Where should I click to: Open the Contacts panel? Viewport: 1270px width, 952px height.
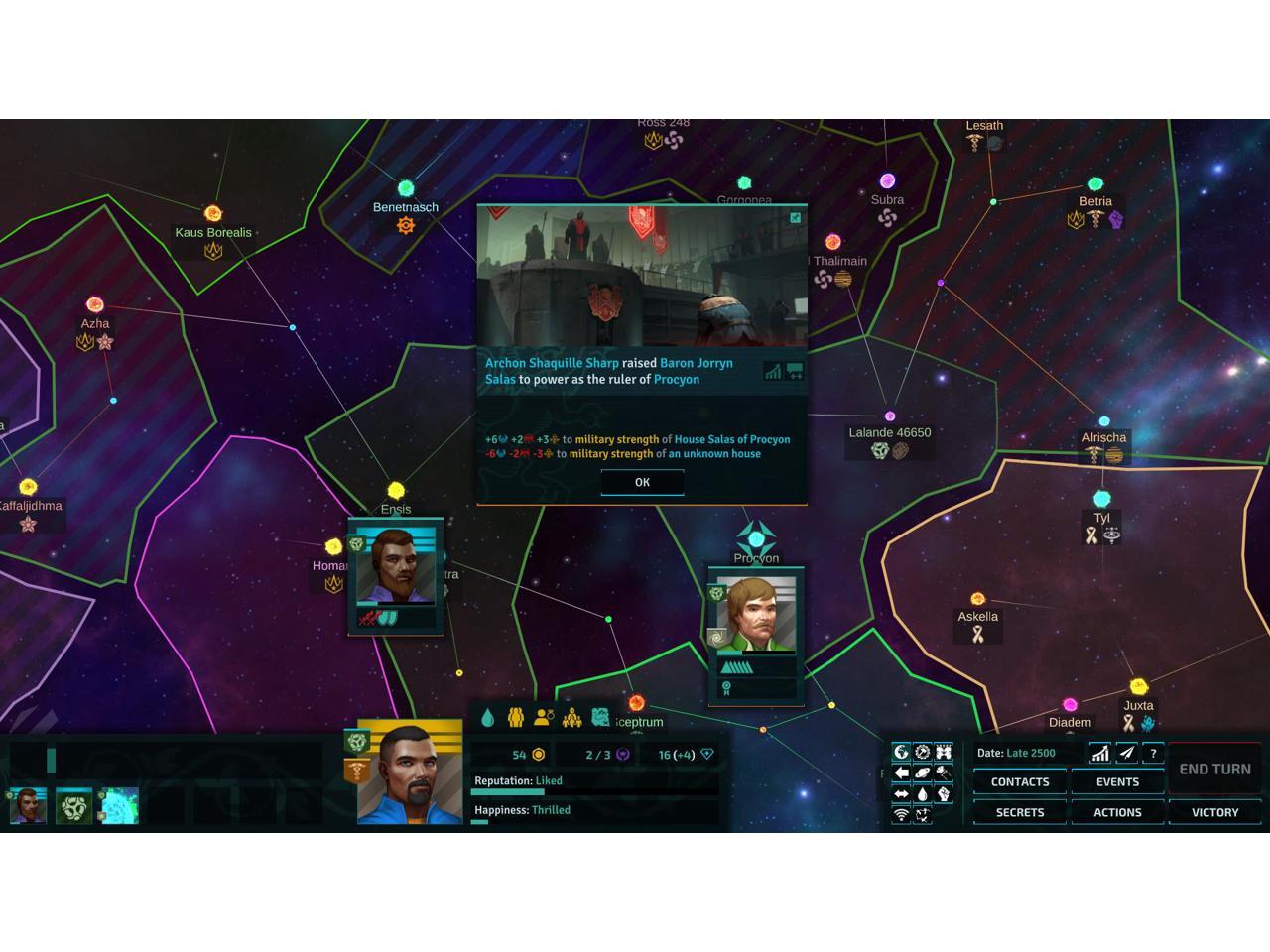[x=1019, y=782]
